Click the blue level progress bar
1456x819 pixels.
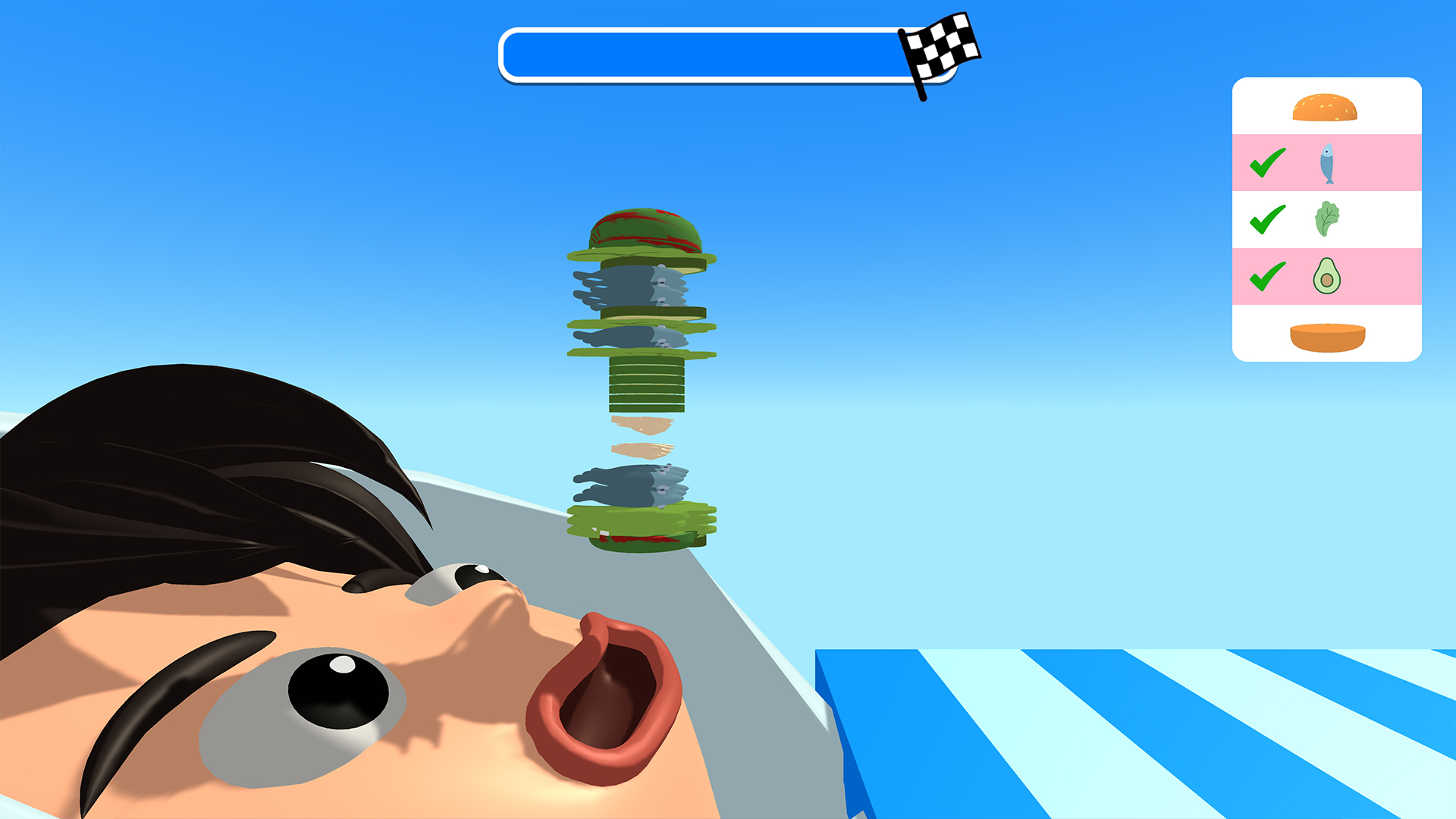705,53
